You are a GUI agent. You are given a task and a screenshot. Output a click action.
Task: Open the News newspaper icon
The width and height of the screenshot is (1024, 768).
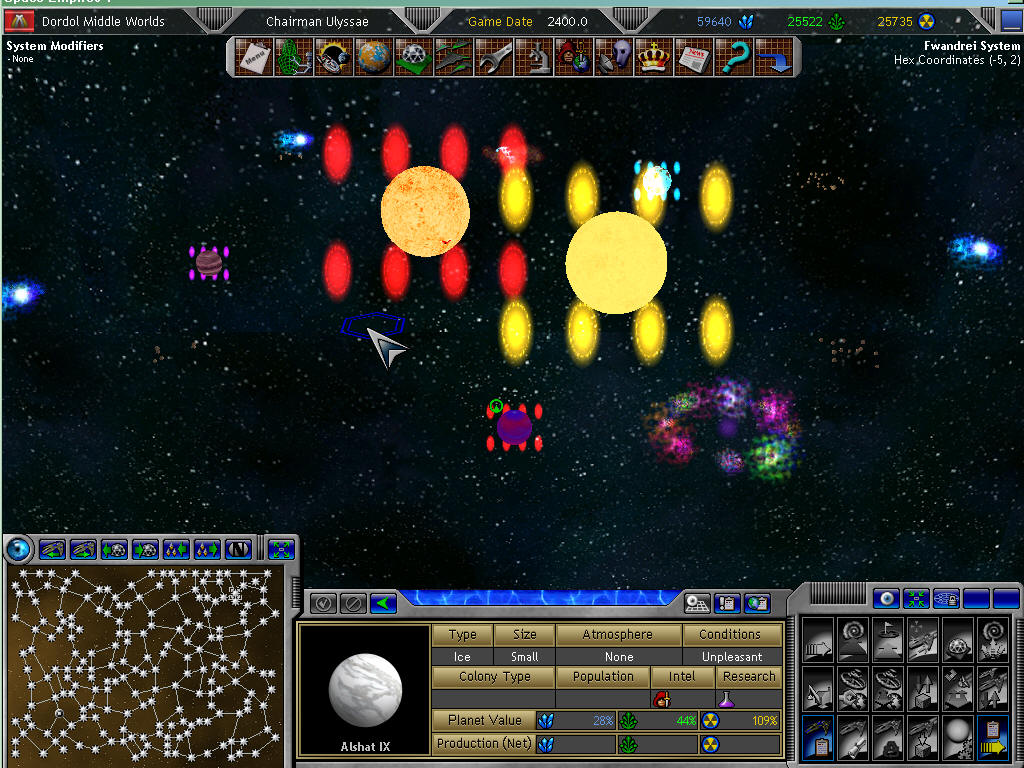(x=693, y=57)
